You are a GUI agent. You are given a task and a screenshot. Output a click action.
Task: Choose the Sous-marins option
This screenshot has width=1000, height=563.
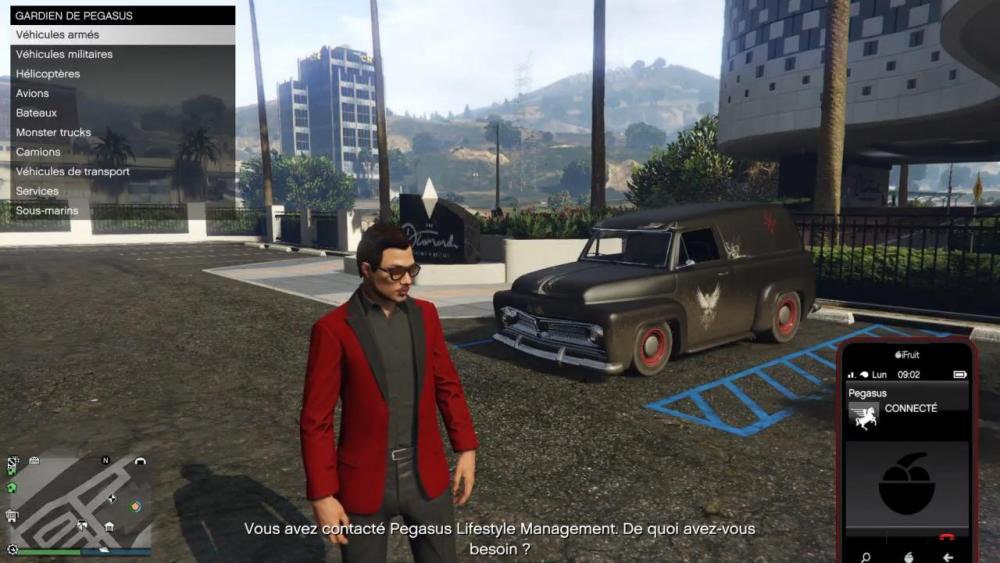coord(122,211)
